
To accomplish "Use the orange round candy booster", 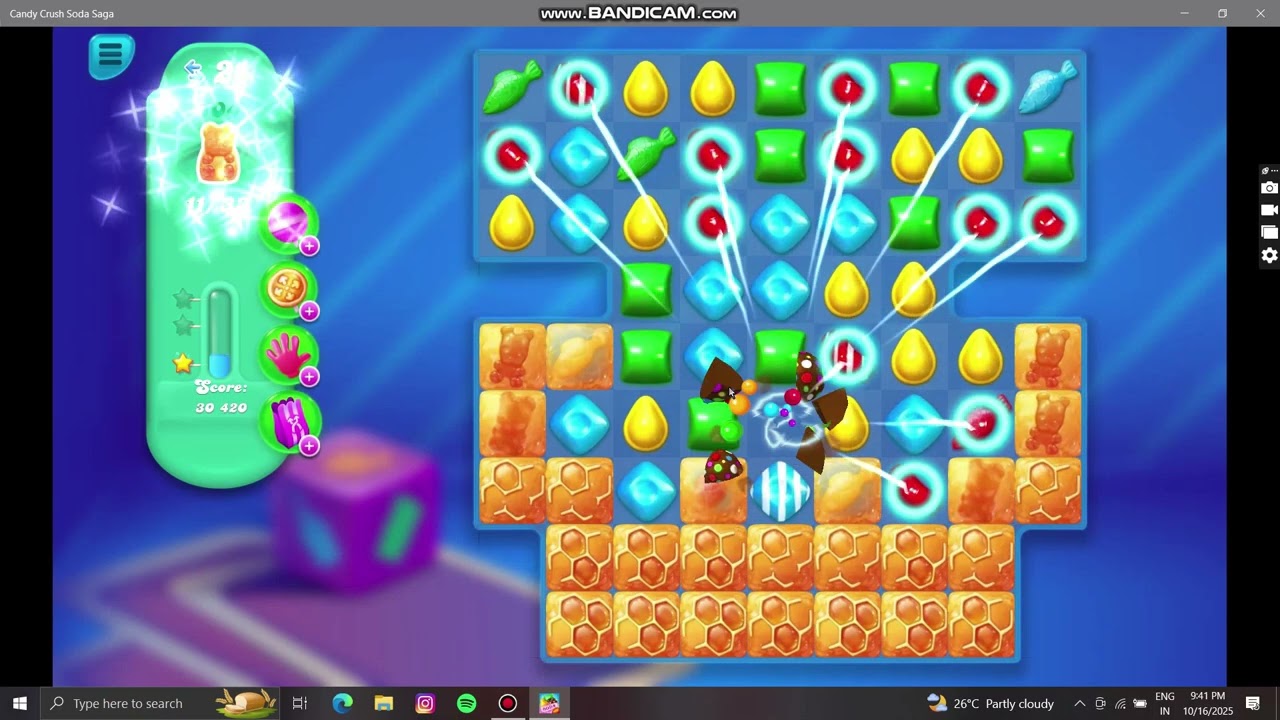I will click(x=289, y=288).
